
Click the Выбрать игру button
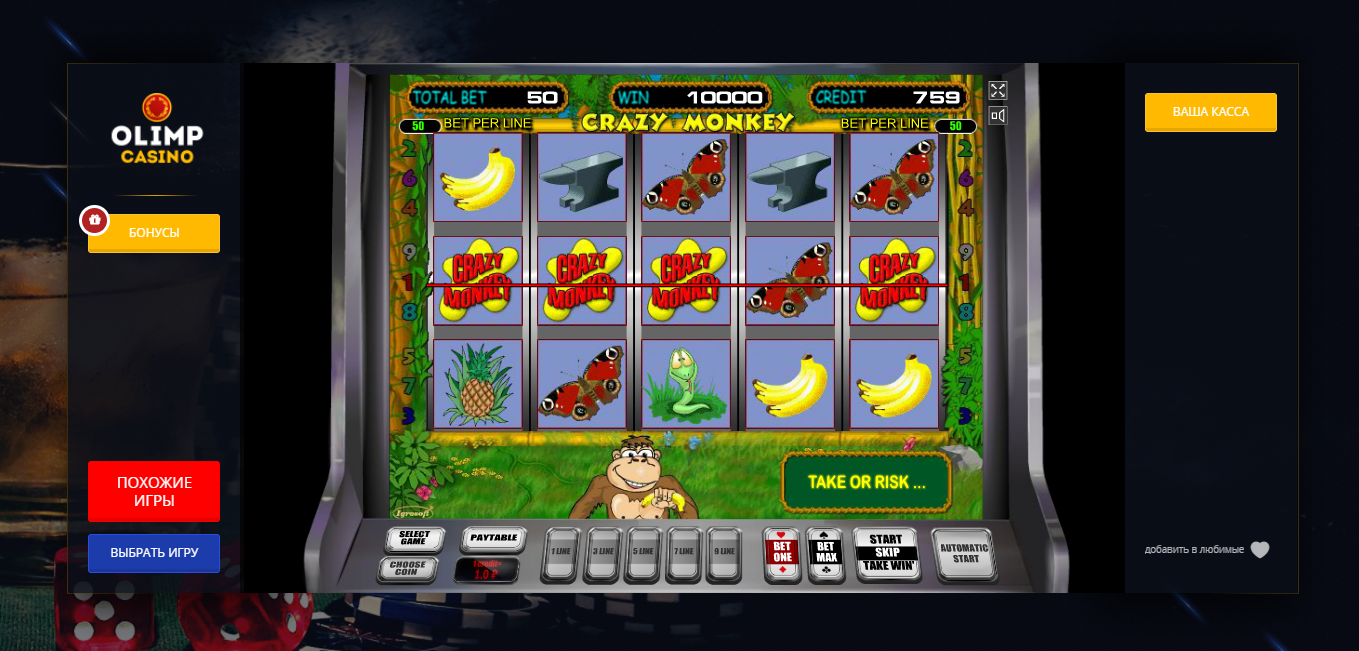154,553
